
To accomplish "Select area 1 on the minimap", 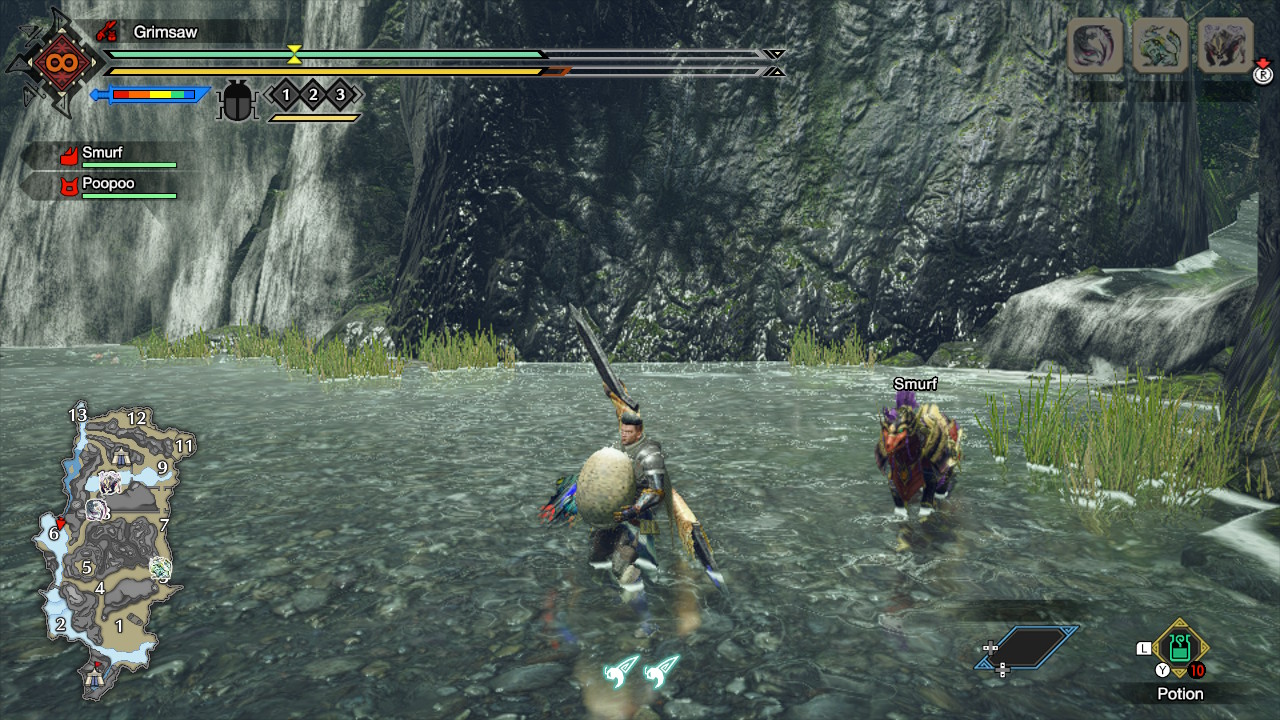I will tap(119, 626).
